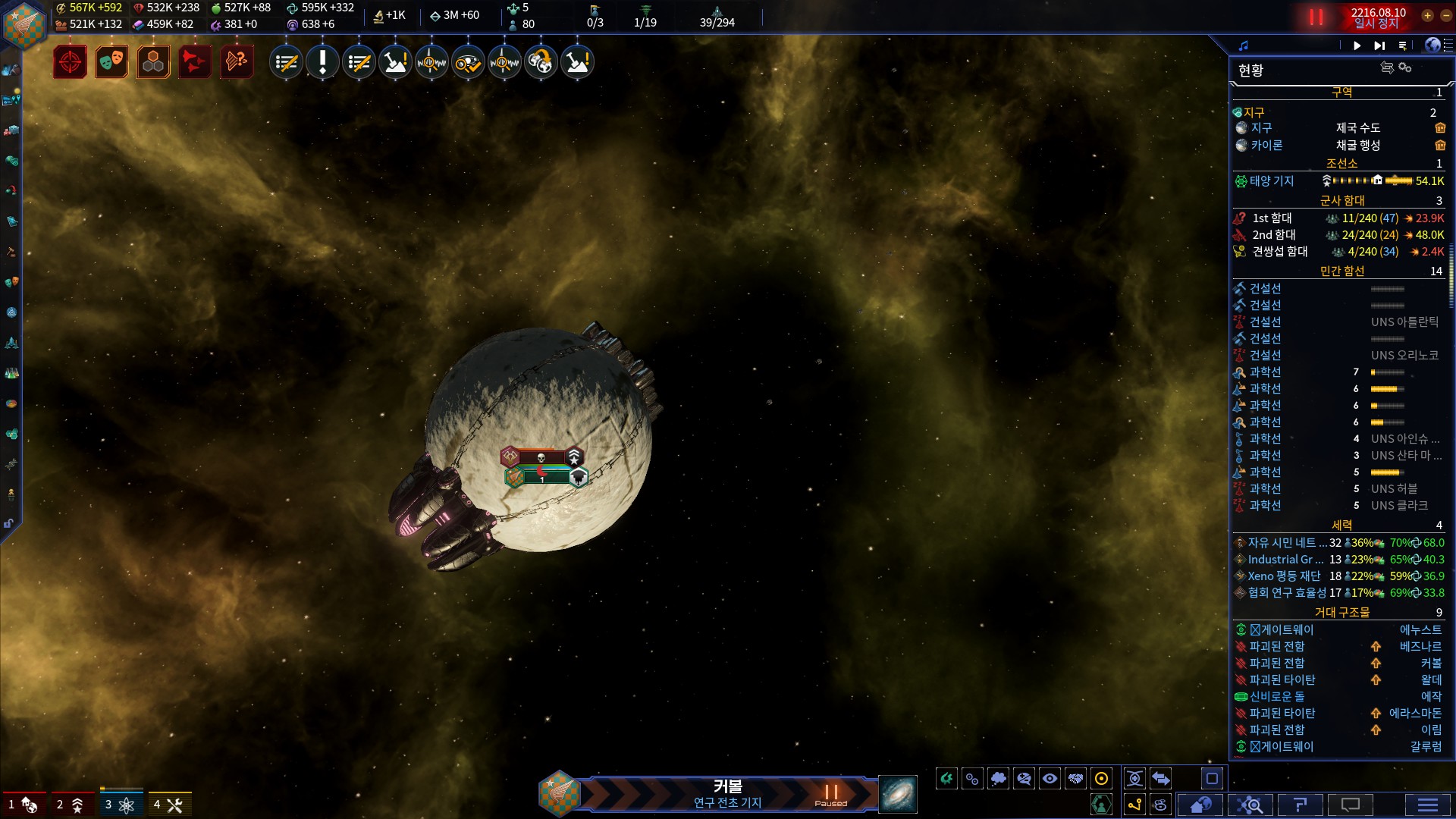The height and width of the screenshot is (819, 1456).
Task: Open the hamburger main menu button
Action: click(1427, 805)
